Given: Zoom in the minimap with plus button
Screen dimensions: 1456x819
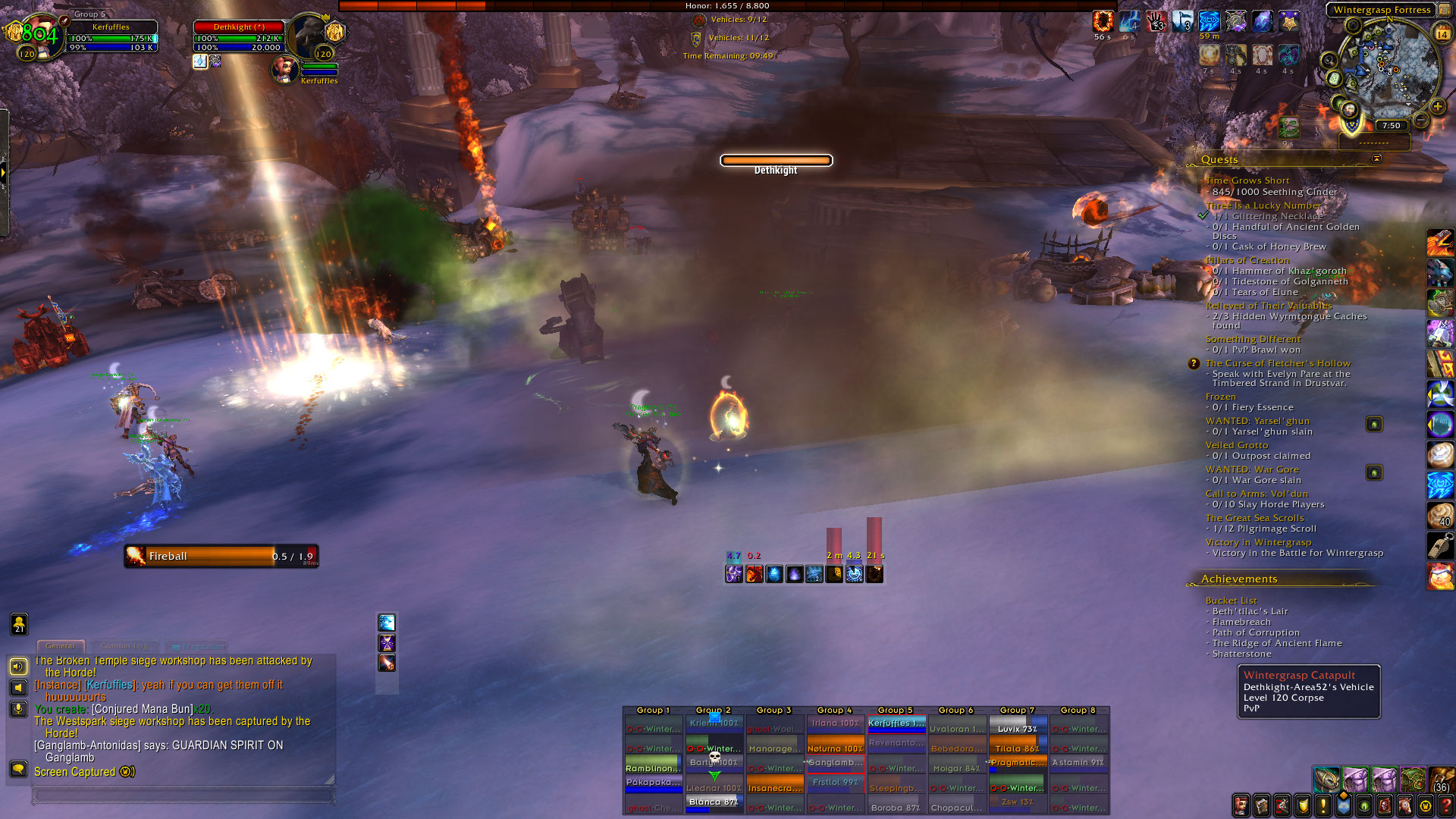Looking at the screenshot, I should tap(1437, 106).
